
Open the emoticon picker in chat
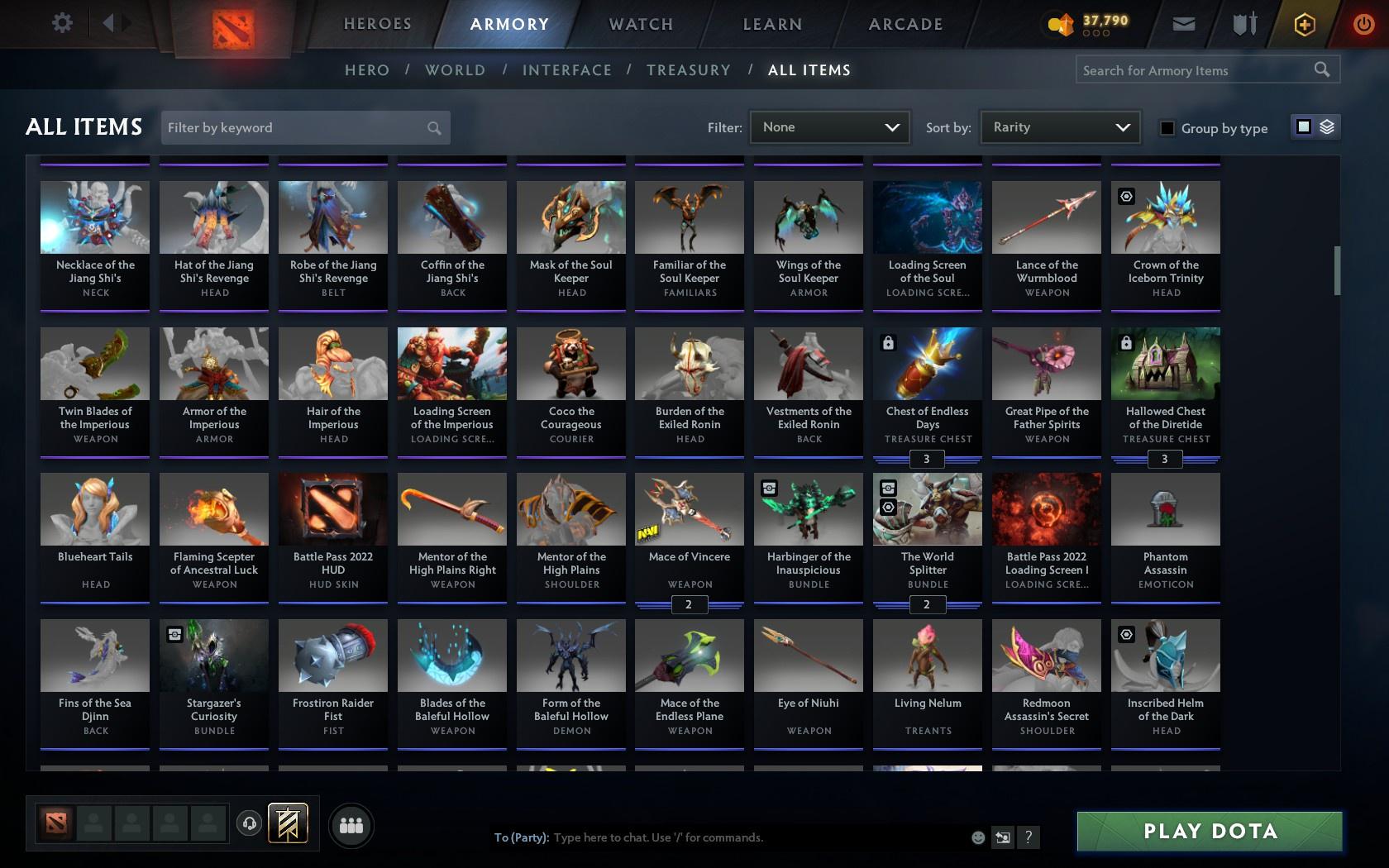click(x=977, y=837)
